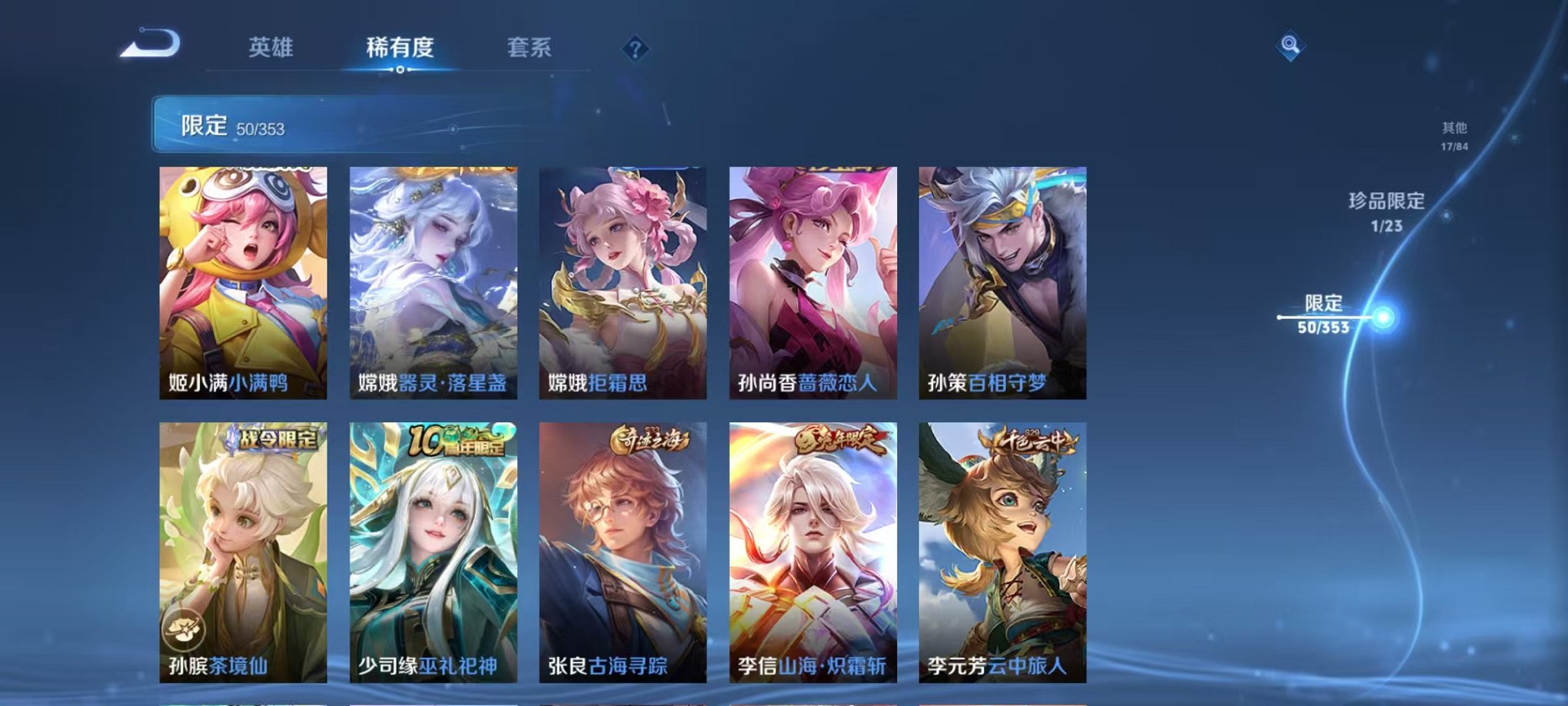Click the back arrow in the top-left corner
This screenshot has height=706, width=1568.
(142, 46)
